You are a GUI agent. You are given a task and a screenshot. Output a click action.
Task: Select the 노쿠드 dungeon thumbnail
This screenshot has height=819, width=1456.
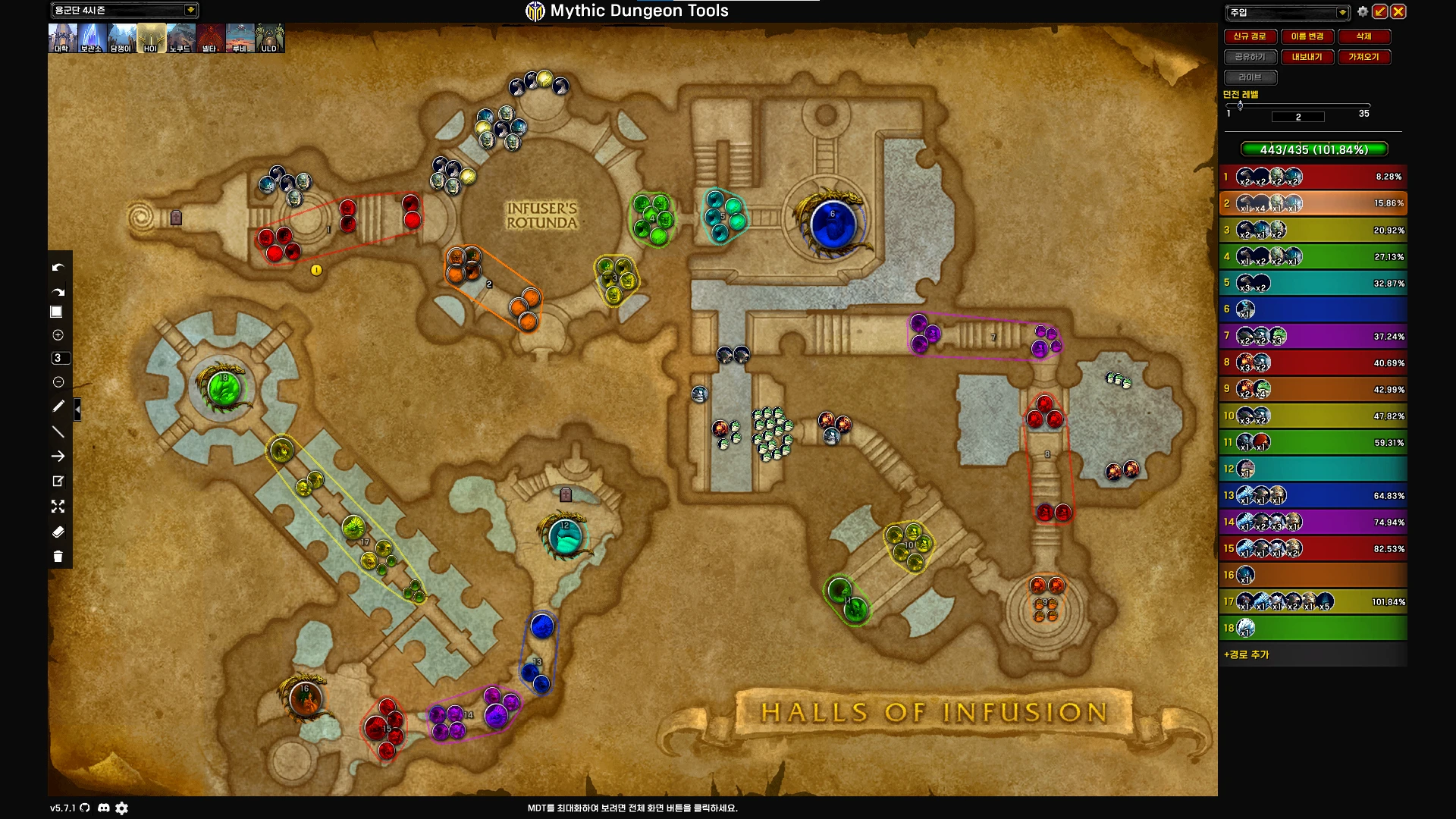[180, 38]
